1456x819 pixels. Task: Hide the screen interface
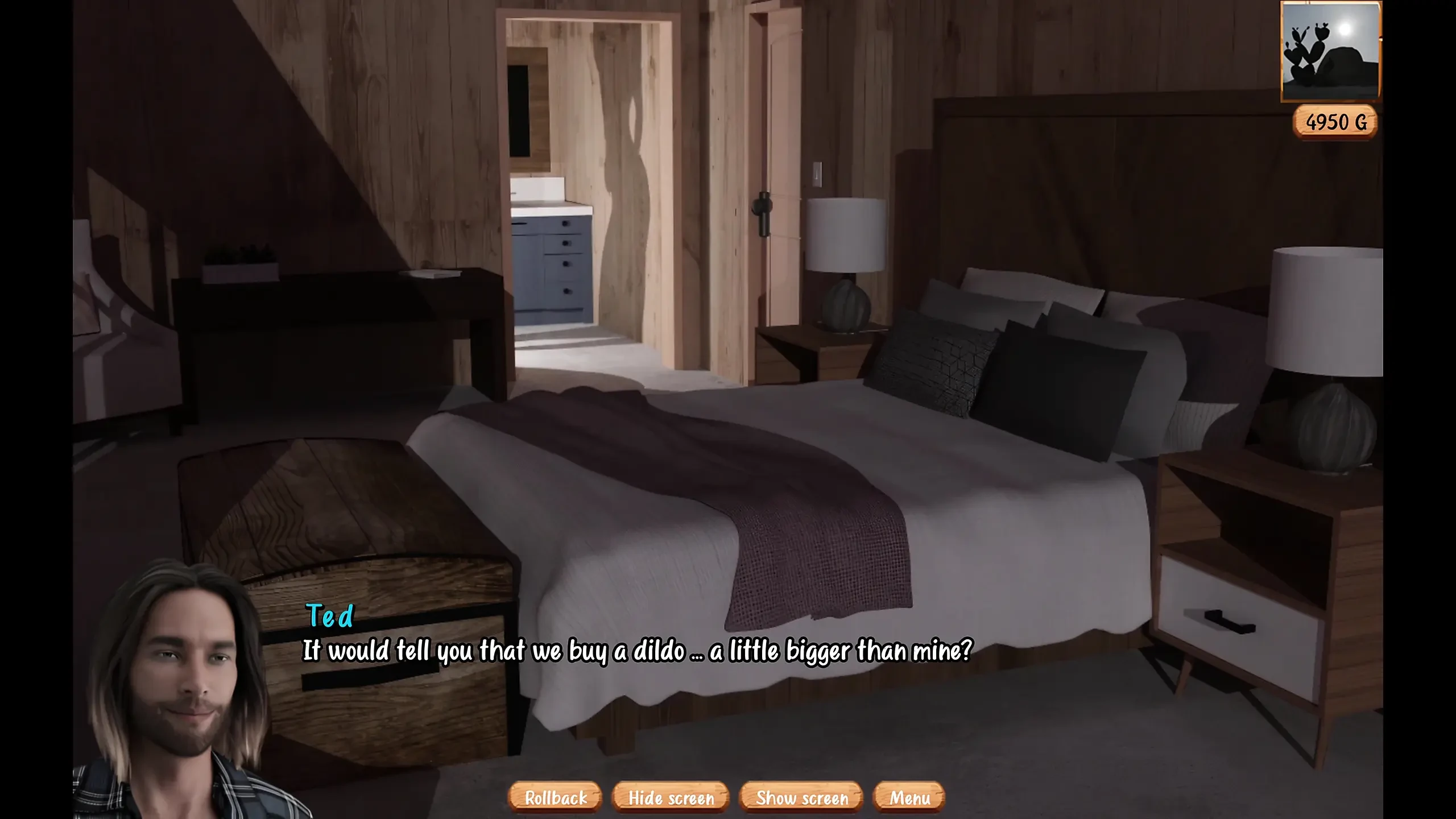coord(671,797)
